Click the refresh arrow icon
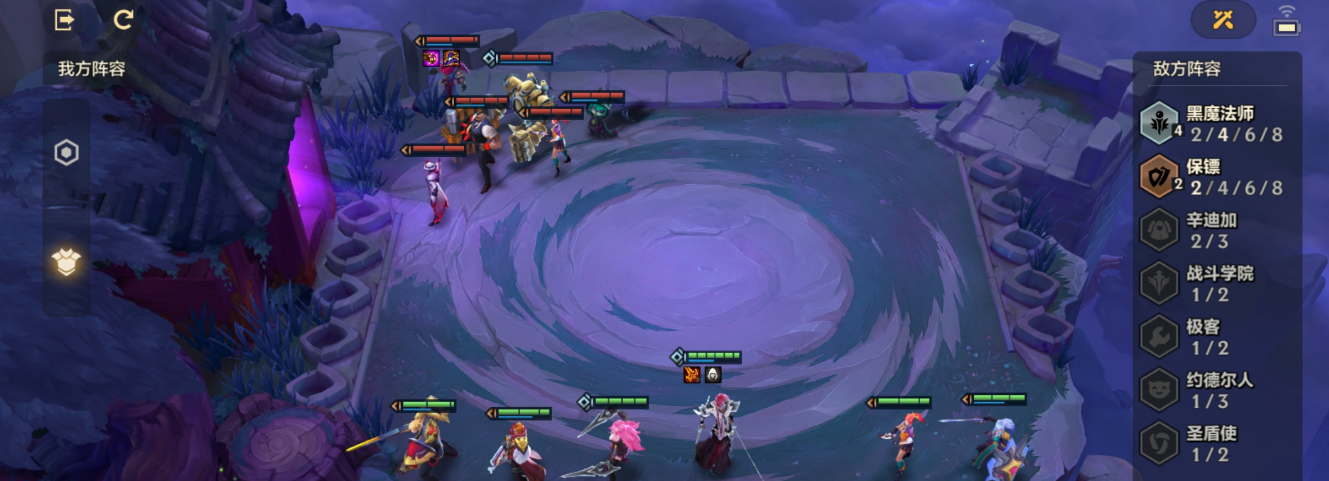This screenshot has height=481, width=1329. (123, 20)
